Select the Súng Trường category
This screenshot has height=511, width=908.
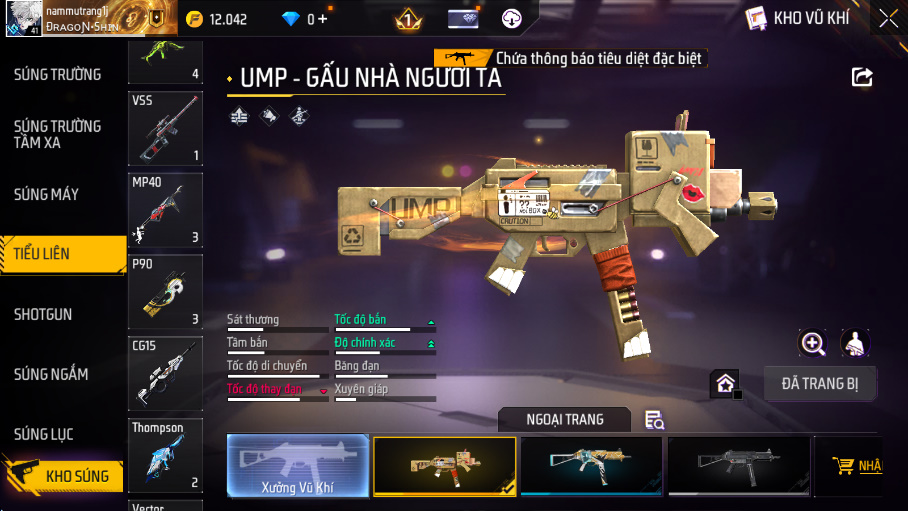point(57,74)
